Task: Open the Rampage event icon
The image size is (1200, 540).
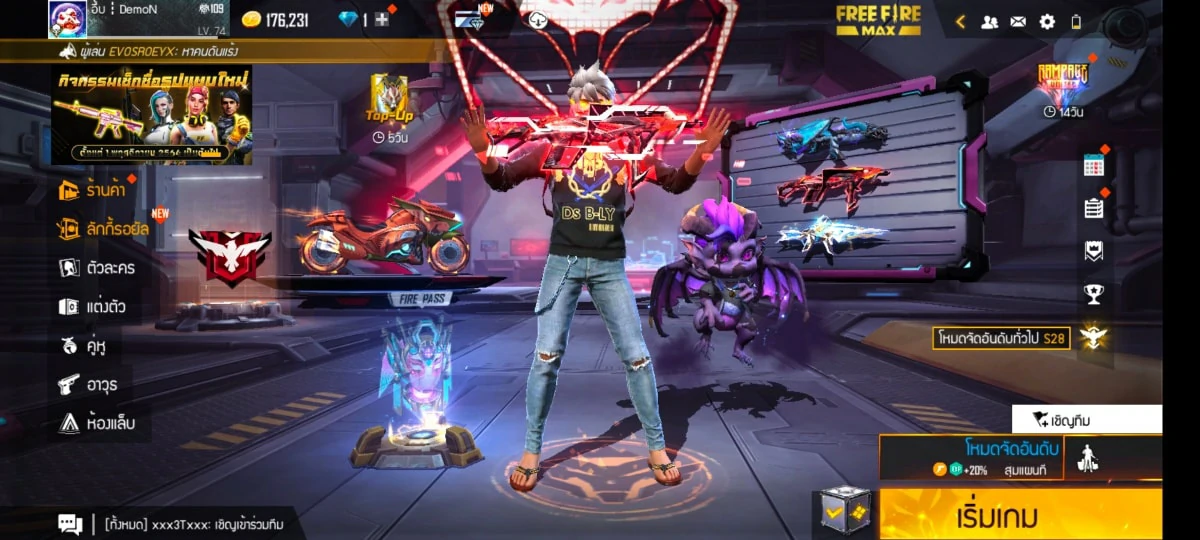Action: [1062, 82]
